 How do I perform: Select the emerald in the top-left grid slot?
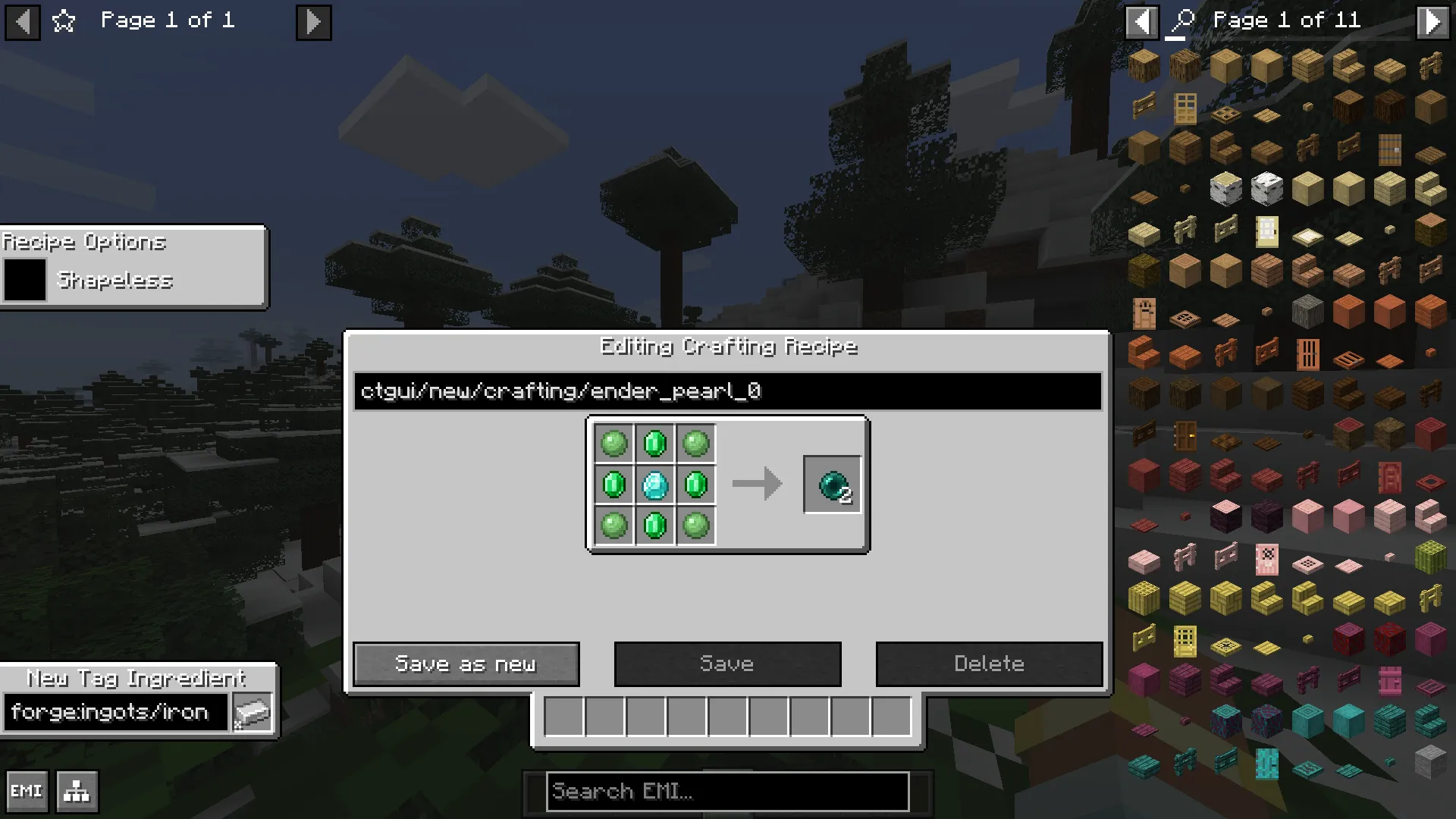[x=613, y=444]
